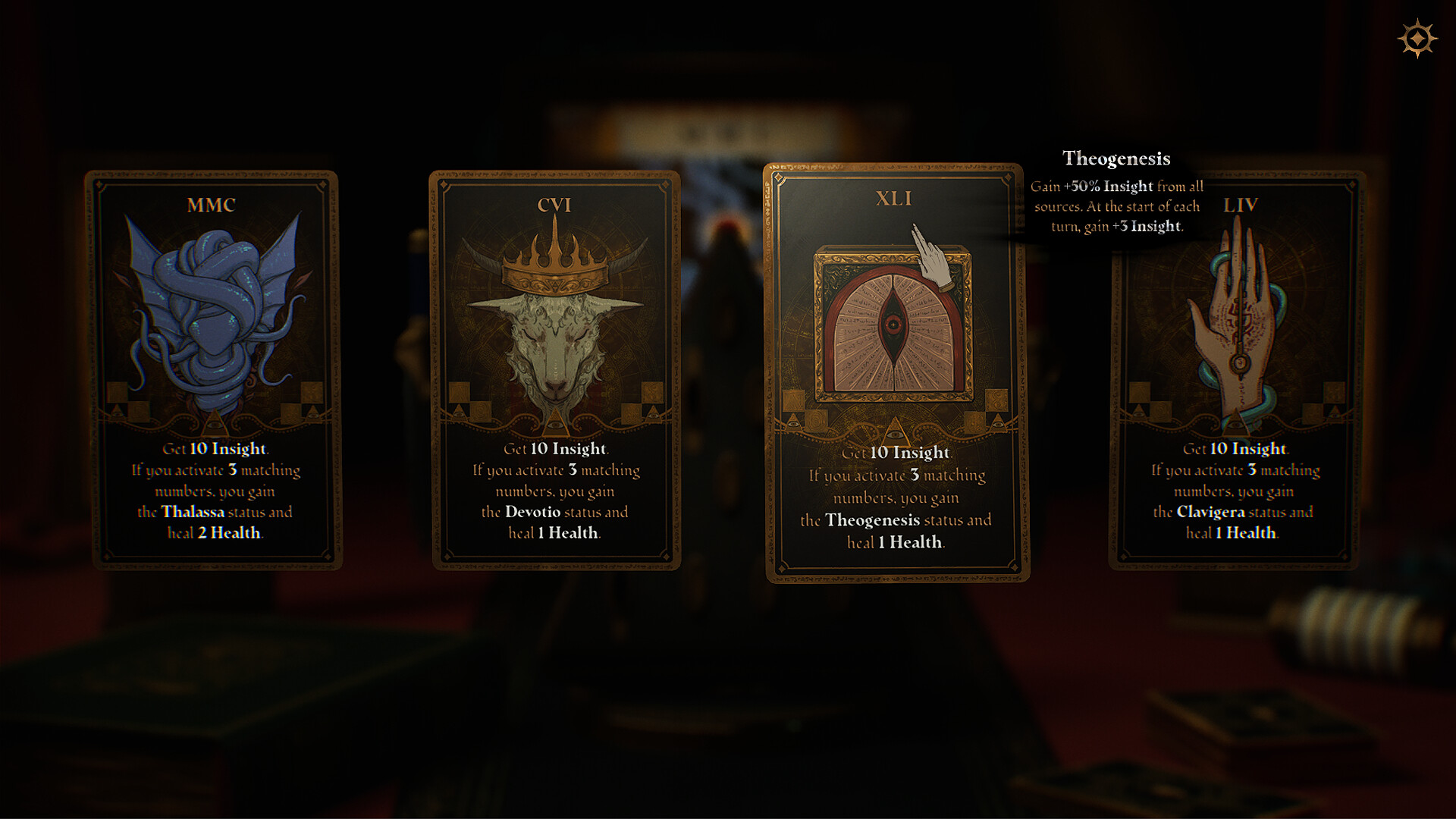This screenshot has width=1456, height=819.
Task: Click the Thalassa status word on card MMC
Action: 192,512
